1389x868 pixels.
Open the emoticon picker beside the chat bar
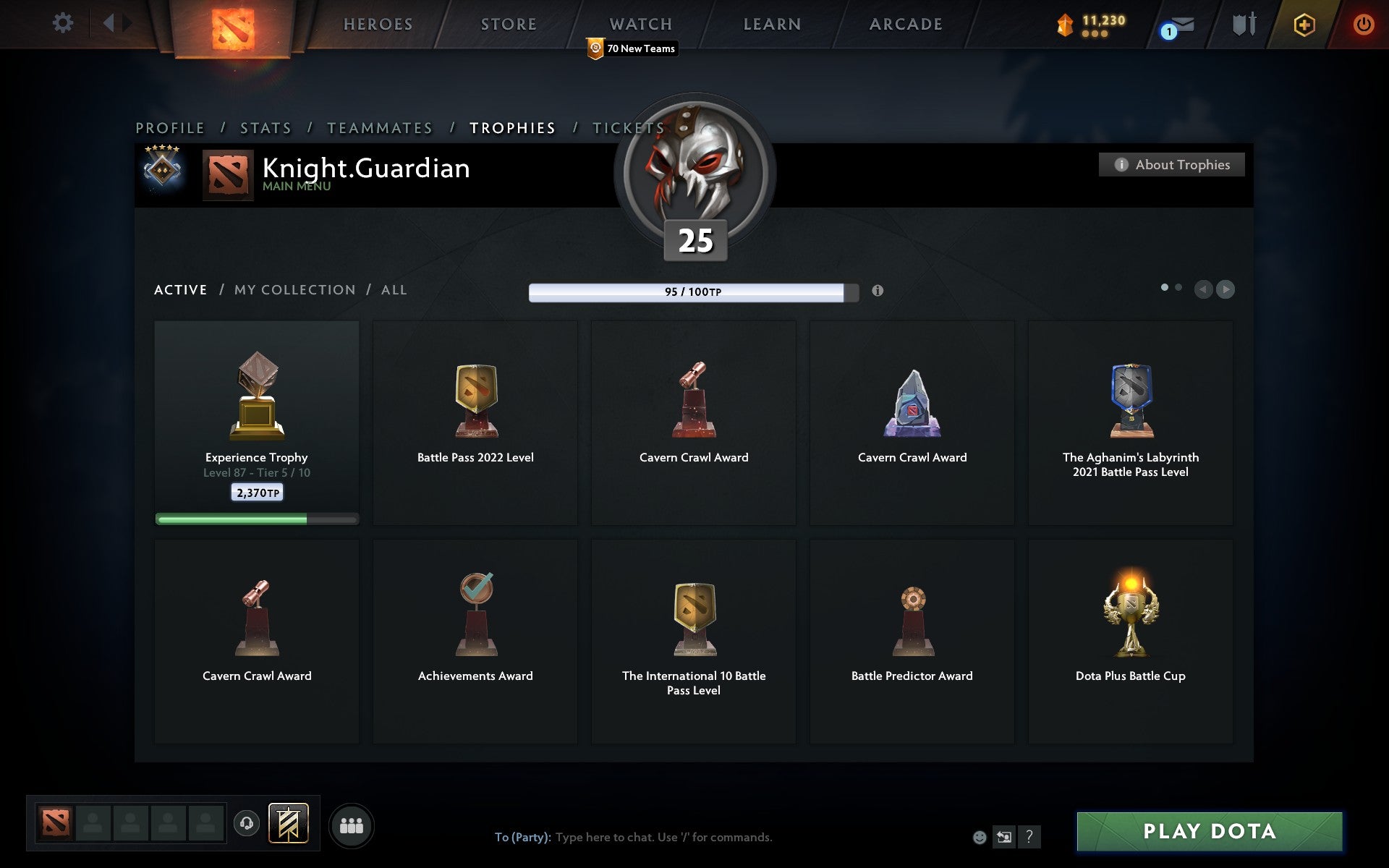pyautogui.click(x=980, y=838)
